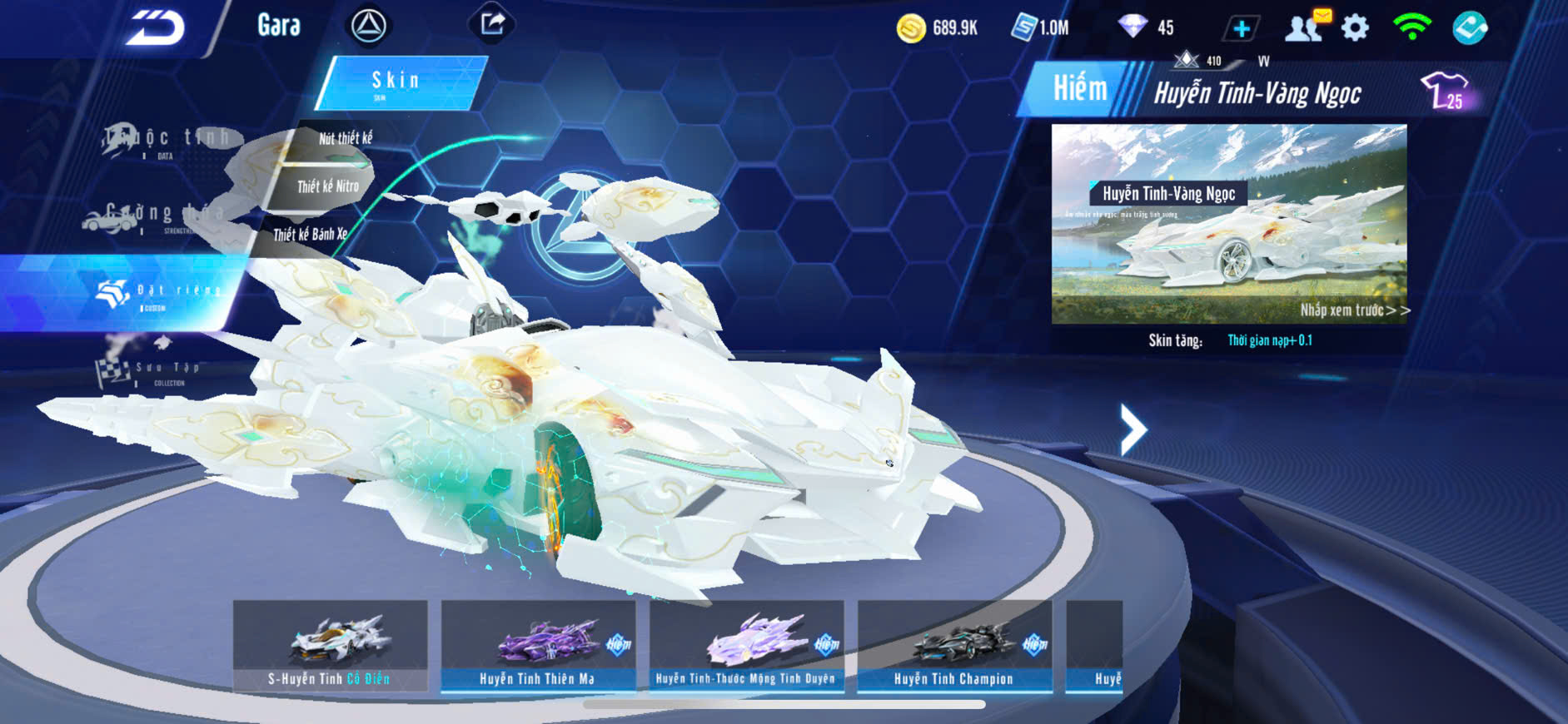Viewport: 1568px width, 724px height.
Task: Select the Huyễn Tinh Thiên Ma skin
Action: coord(538,647)
